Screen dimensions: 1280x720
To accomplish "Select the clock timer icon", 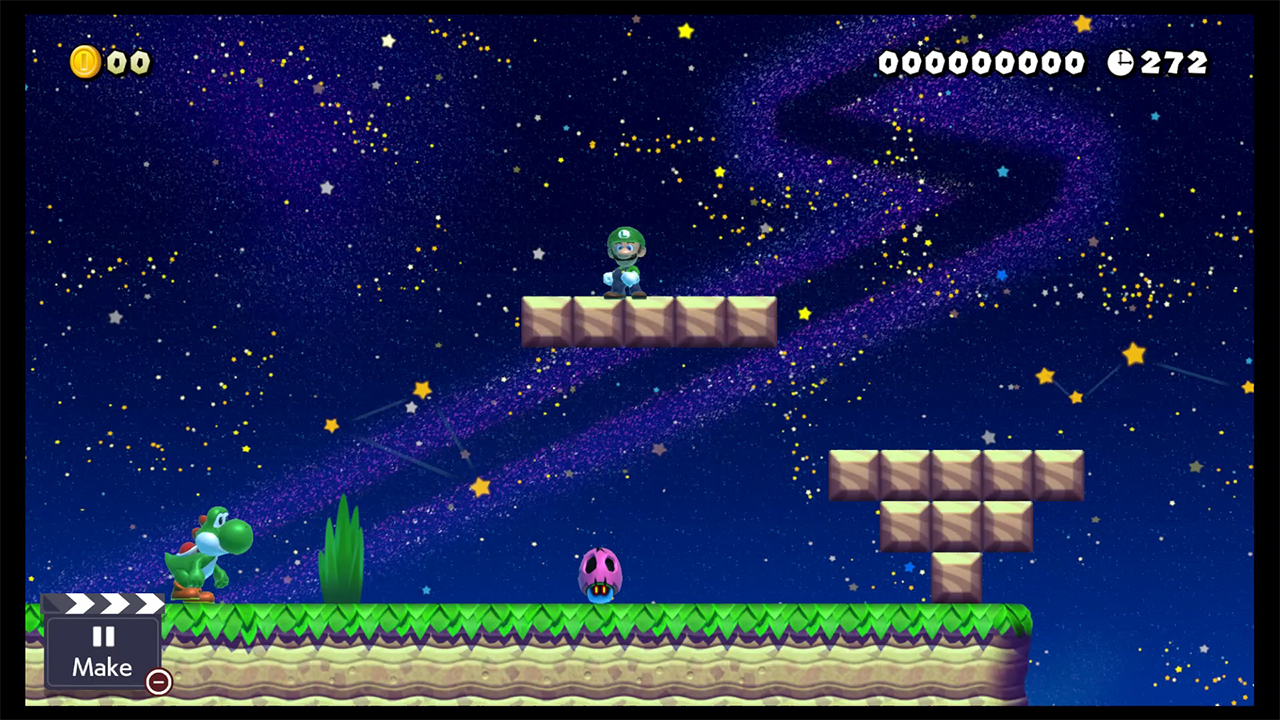I will (1122, 63).
